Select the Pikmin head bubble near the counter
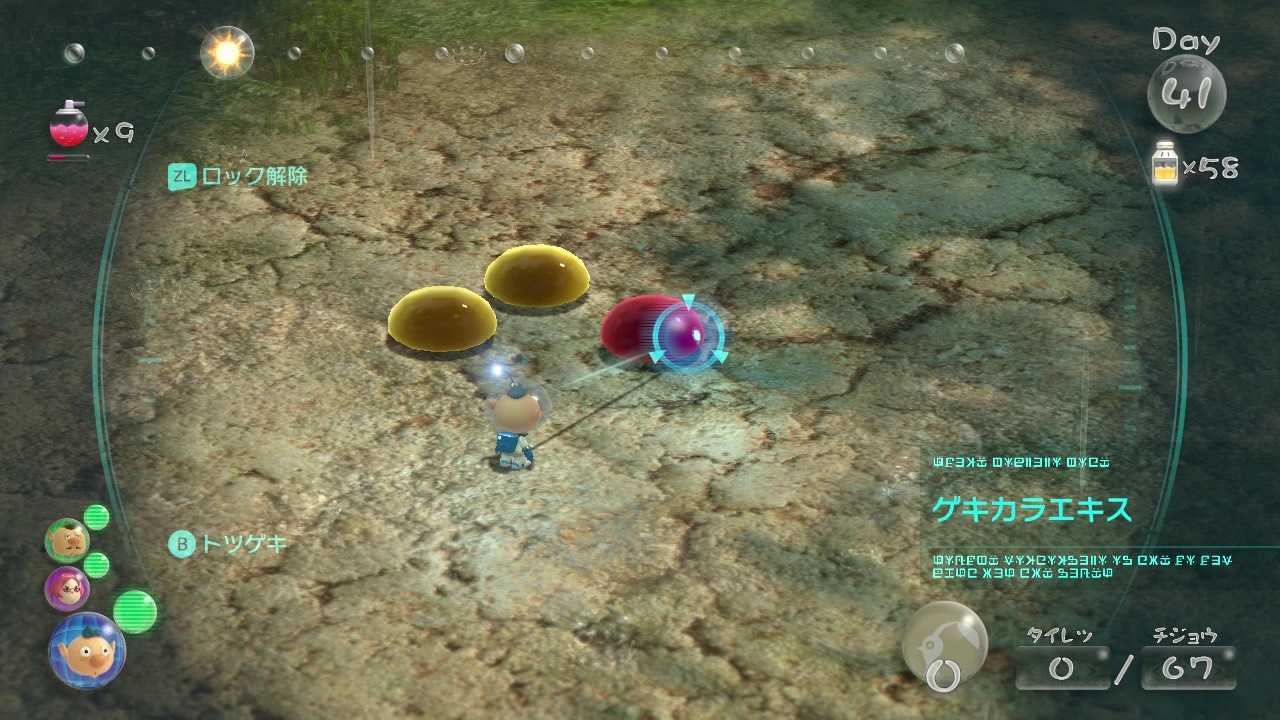Screen dimensions: 1280x720 click(x=943, y=645)
